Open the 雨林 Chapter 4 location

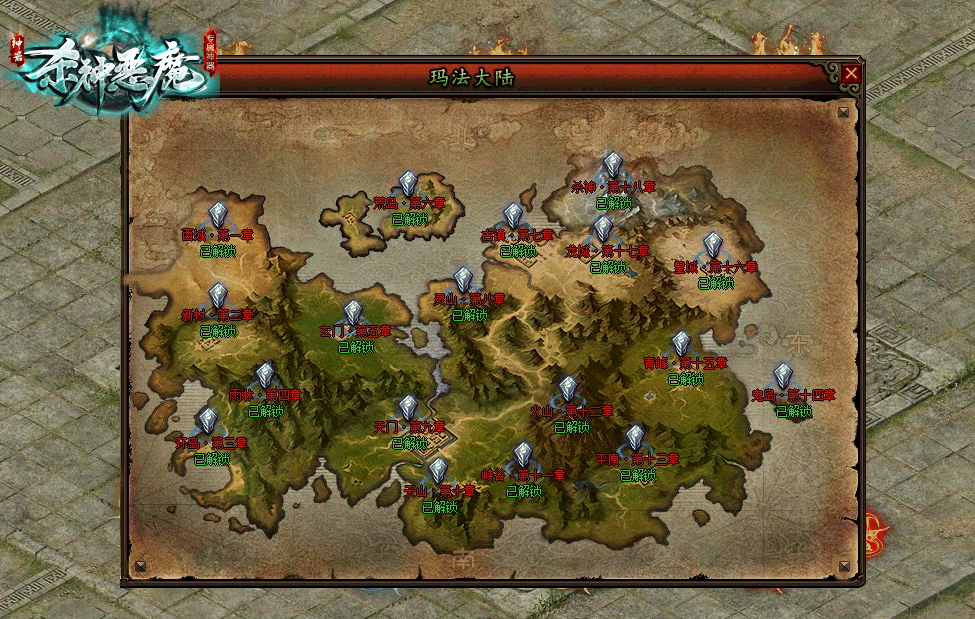pos(265,375)
